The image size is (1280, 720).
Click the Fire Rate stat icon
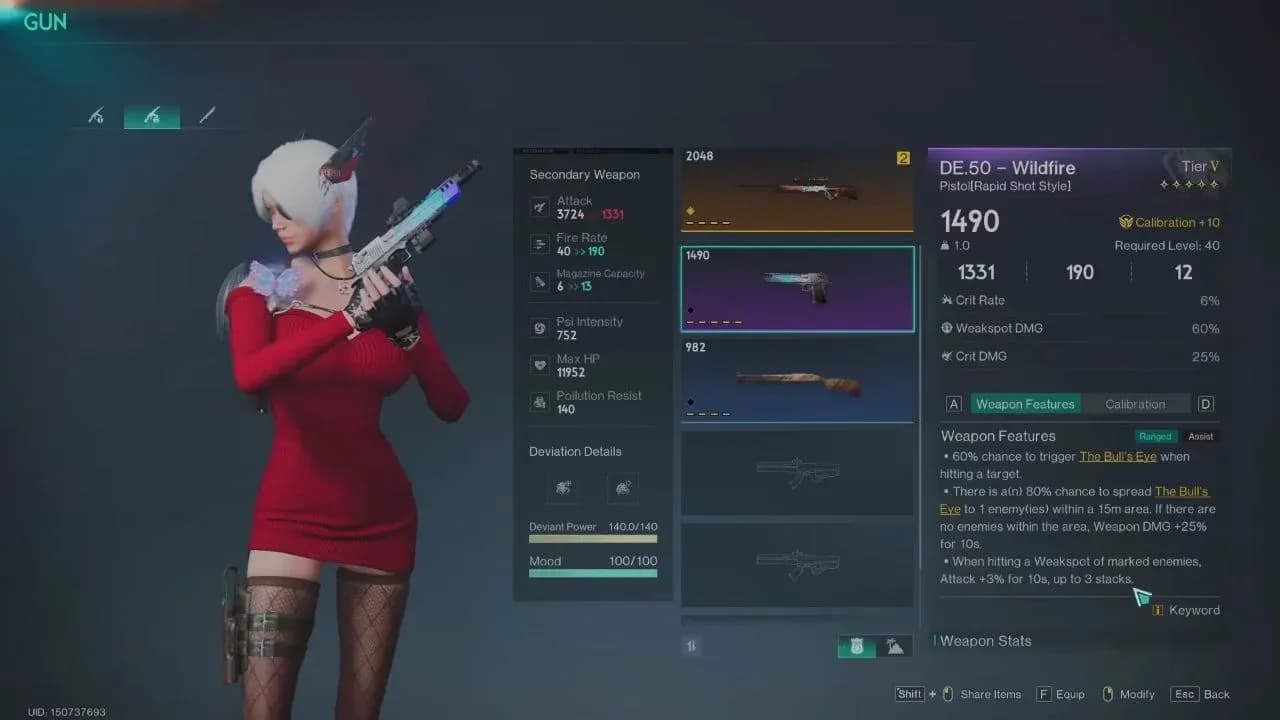(x=540, y=244)
